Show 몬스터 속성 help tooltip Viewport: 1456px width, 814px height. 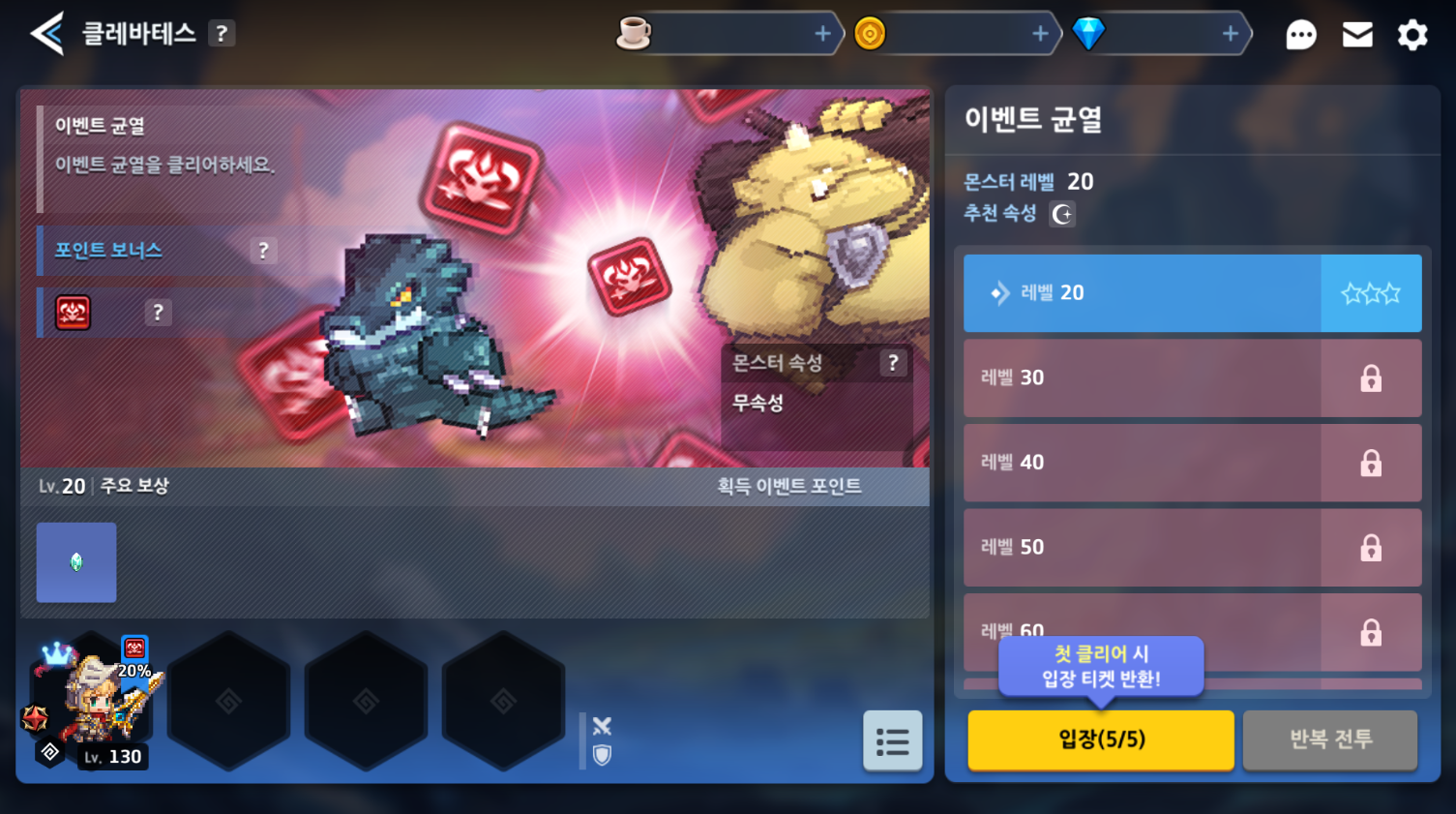[x=893, y=363]
